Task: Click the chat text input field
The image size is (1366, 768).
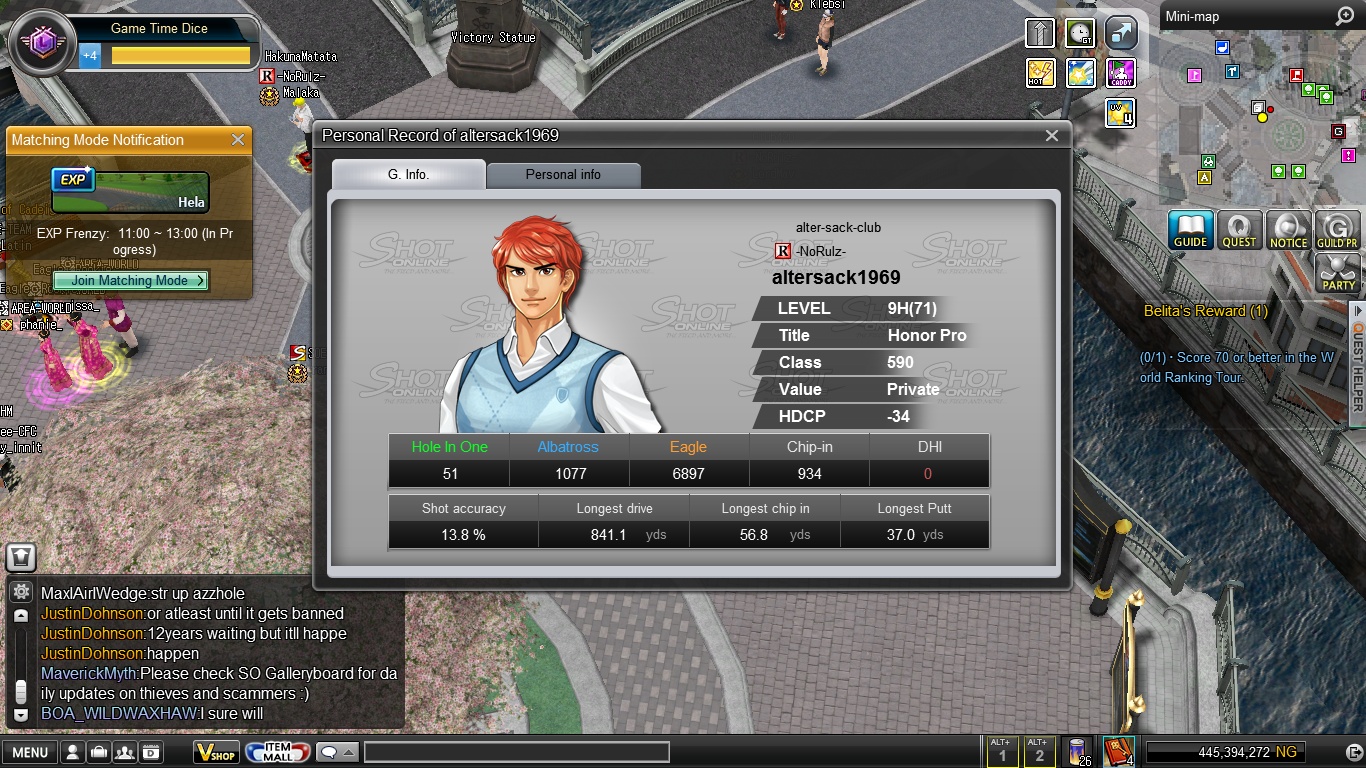Action: tap(516, 752)
